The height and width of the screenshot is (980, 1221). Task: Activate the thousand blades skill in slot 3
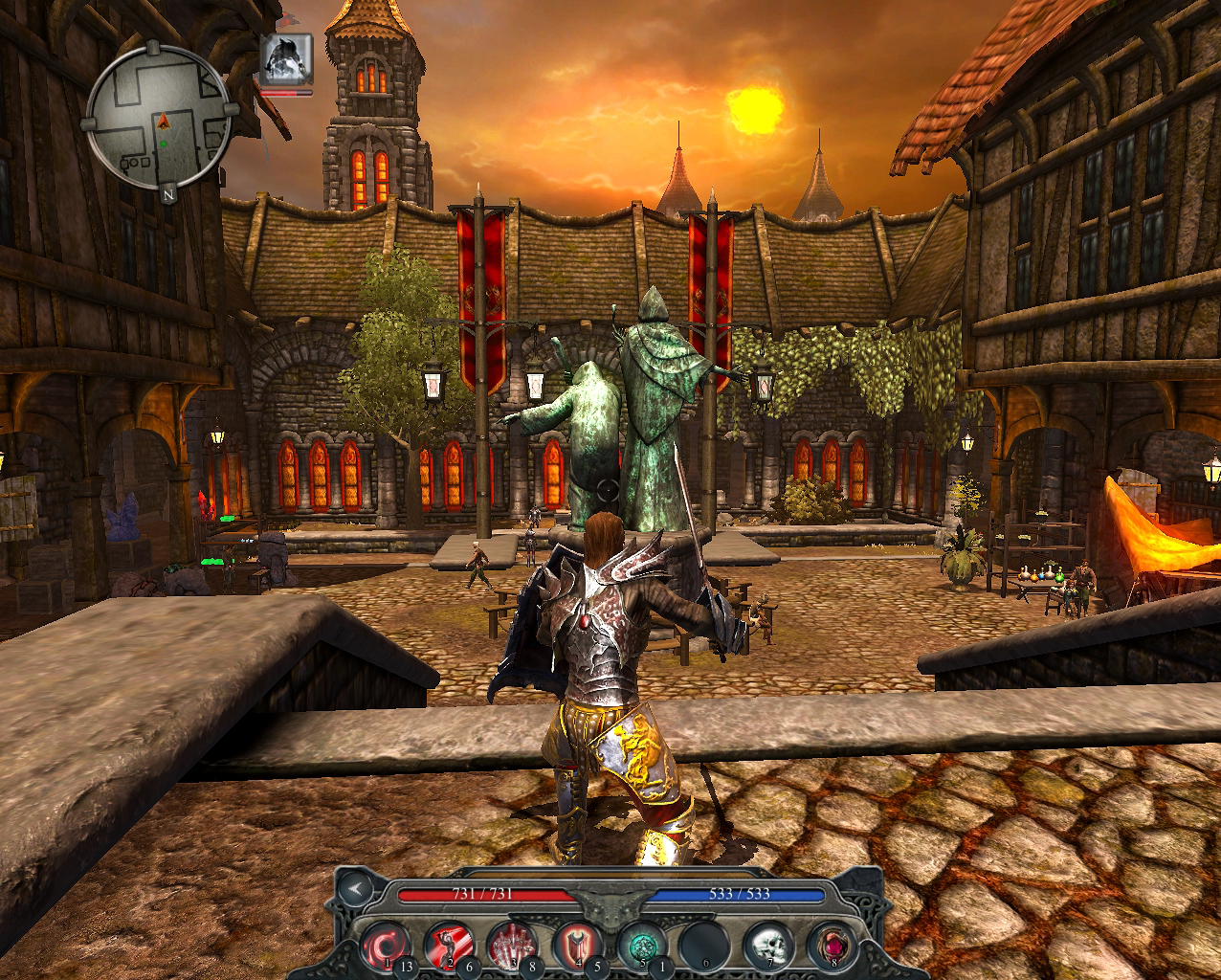[x=512, y=946]
